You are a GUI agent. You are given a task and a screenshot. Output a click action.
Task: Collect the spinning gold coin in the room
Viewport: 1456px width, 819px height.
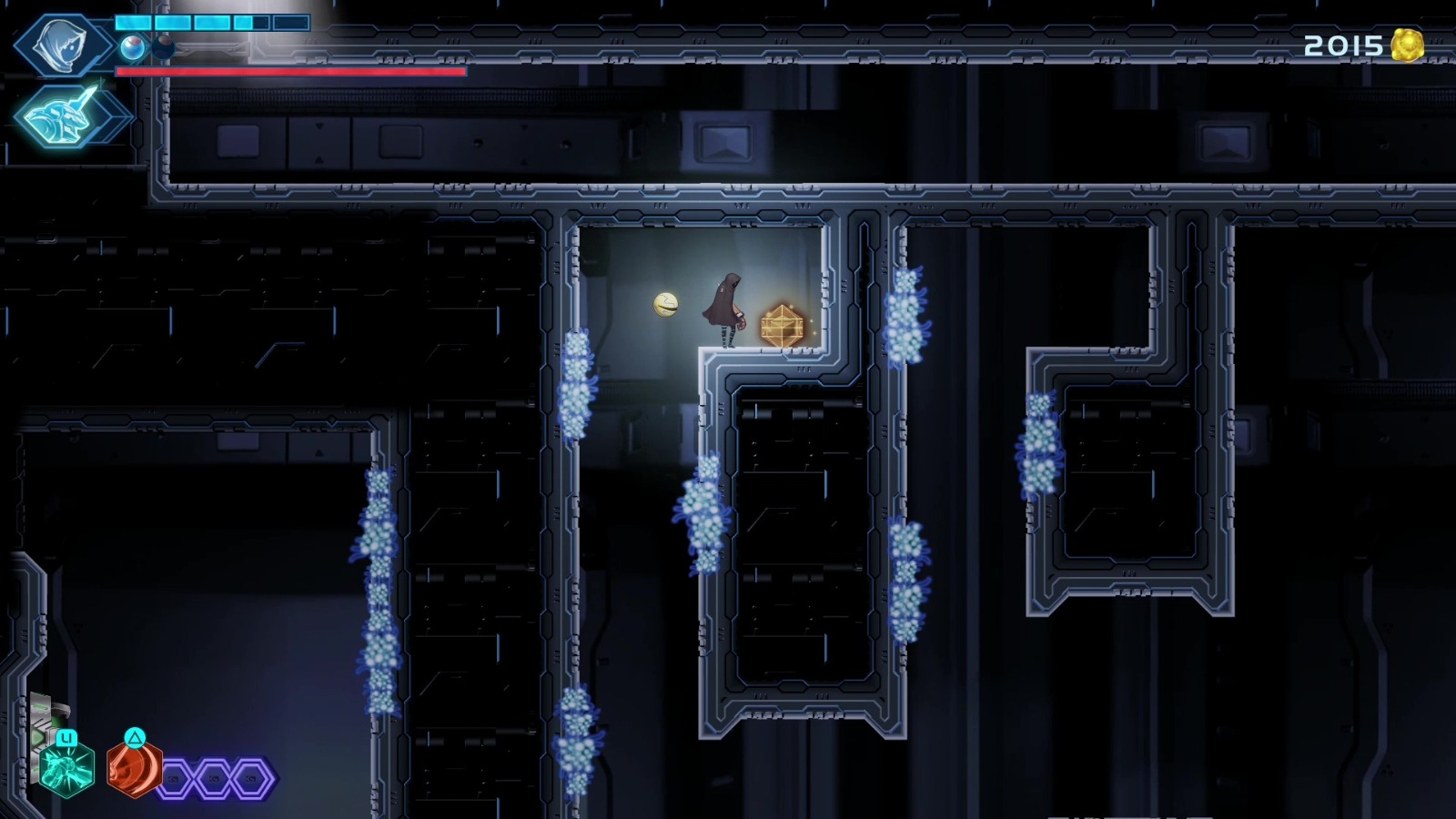[x=665, y=306]
